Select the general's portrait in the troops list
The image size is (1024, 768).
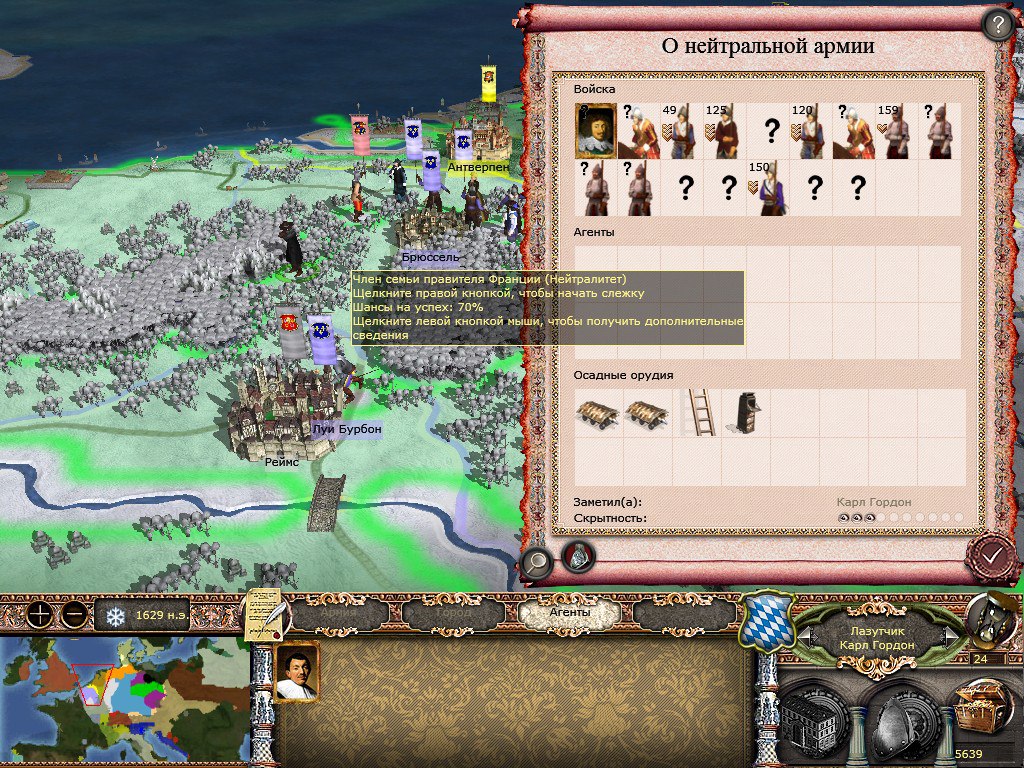(x=595, y=131)
